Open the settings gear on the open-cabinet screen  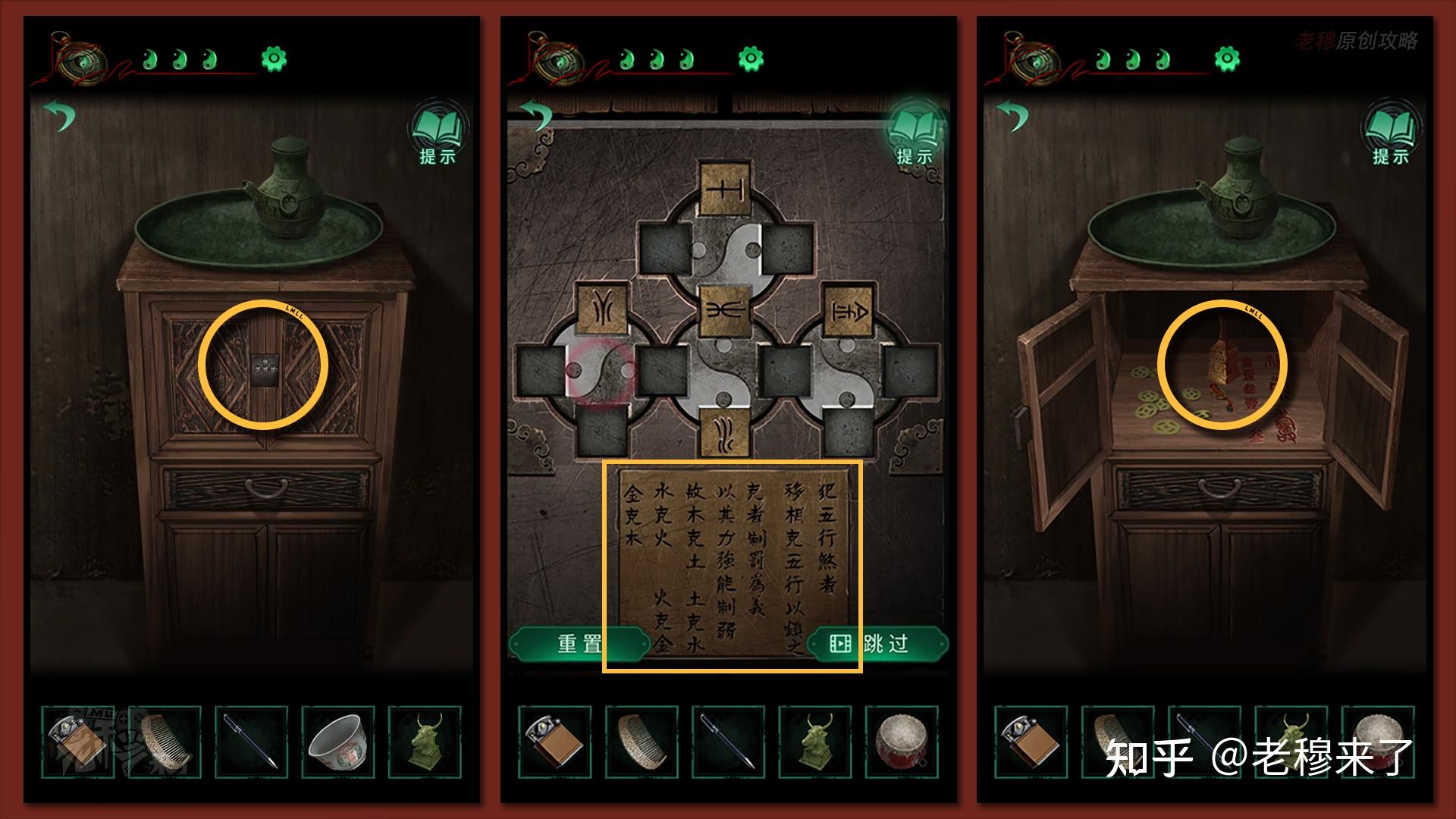click(1226, 58)
